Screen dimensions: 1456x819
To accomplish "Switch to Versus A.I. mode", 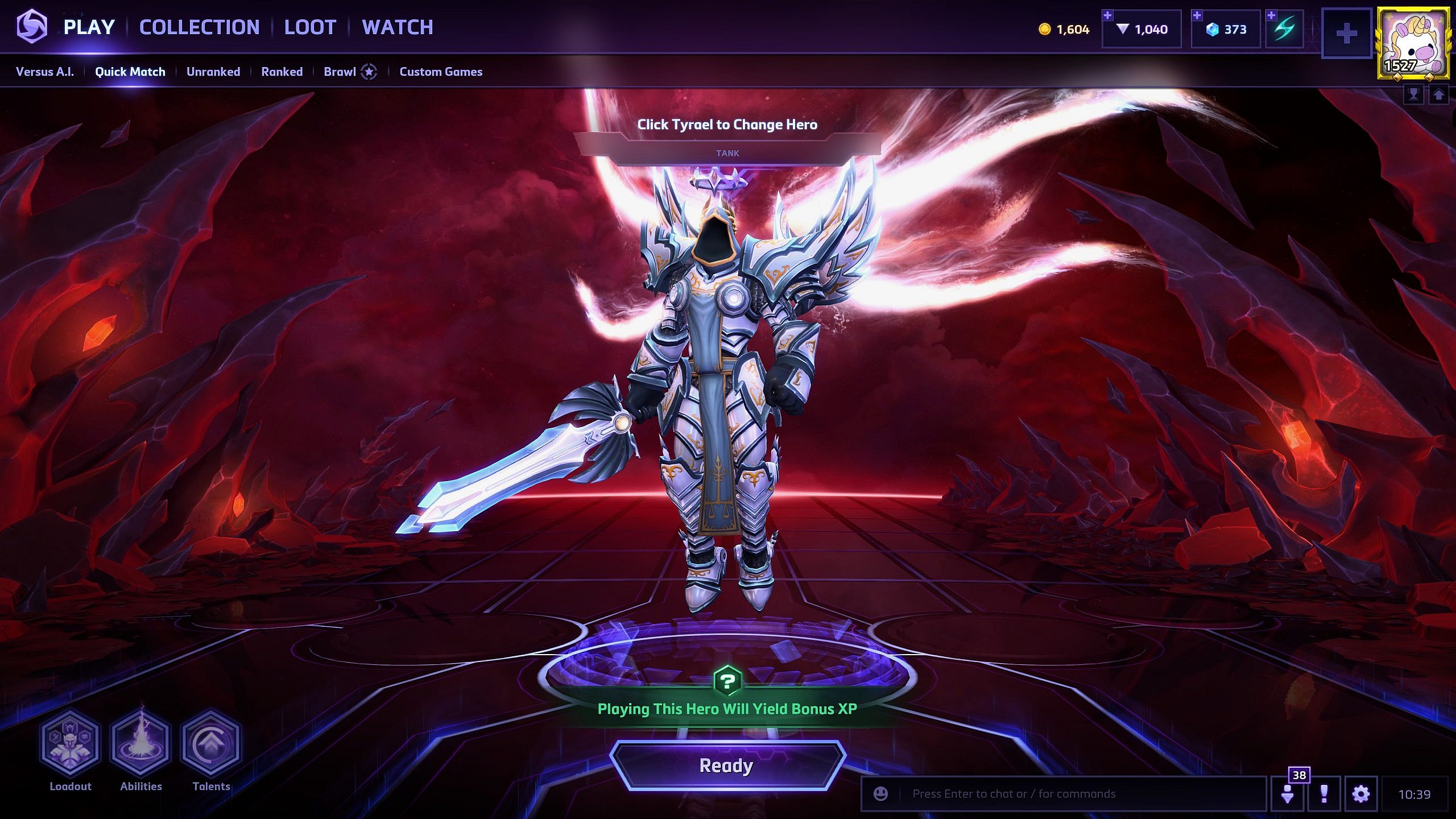I will pyautogui.click(x=45, y=72).
